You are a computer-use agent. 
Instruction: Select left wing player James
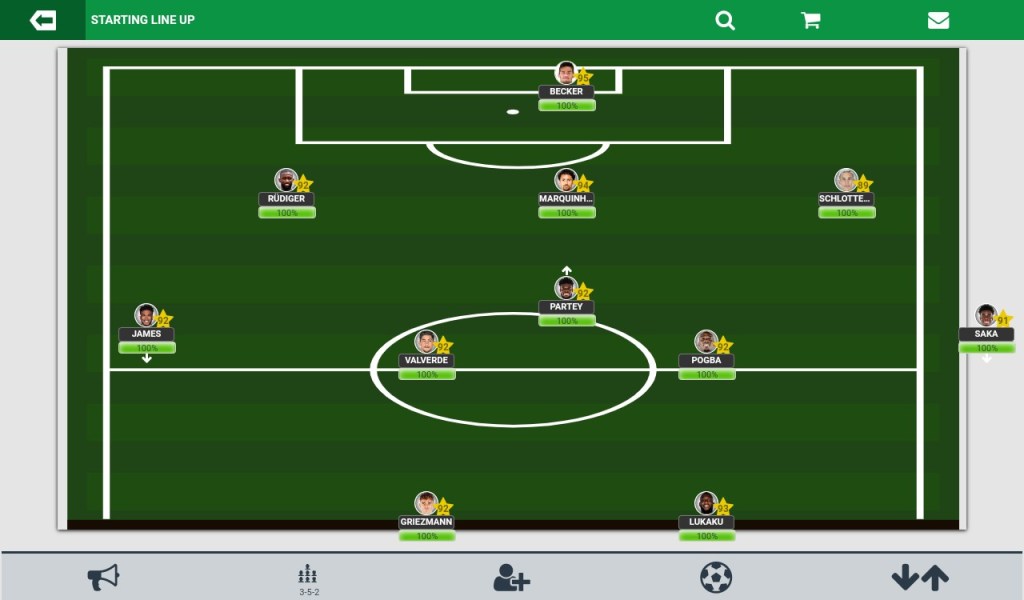point(147,317)
